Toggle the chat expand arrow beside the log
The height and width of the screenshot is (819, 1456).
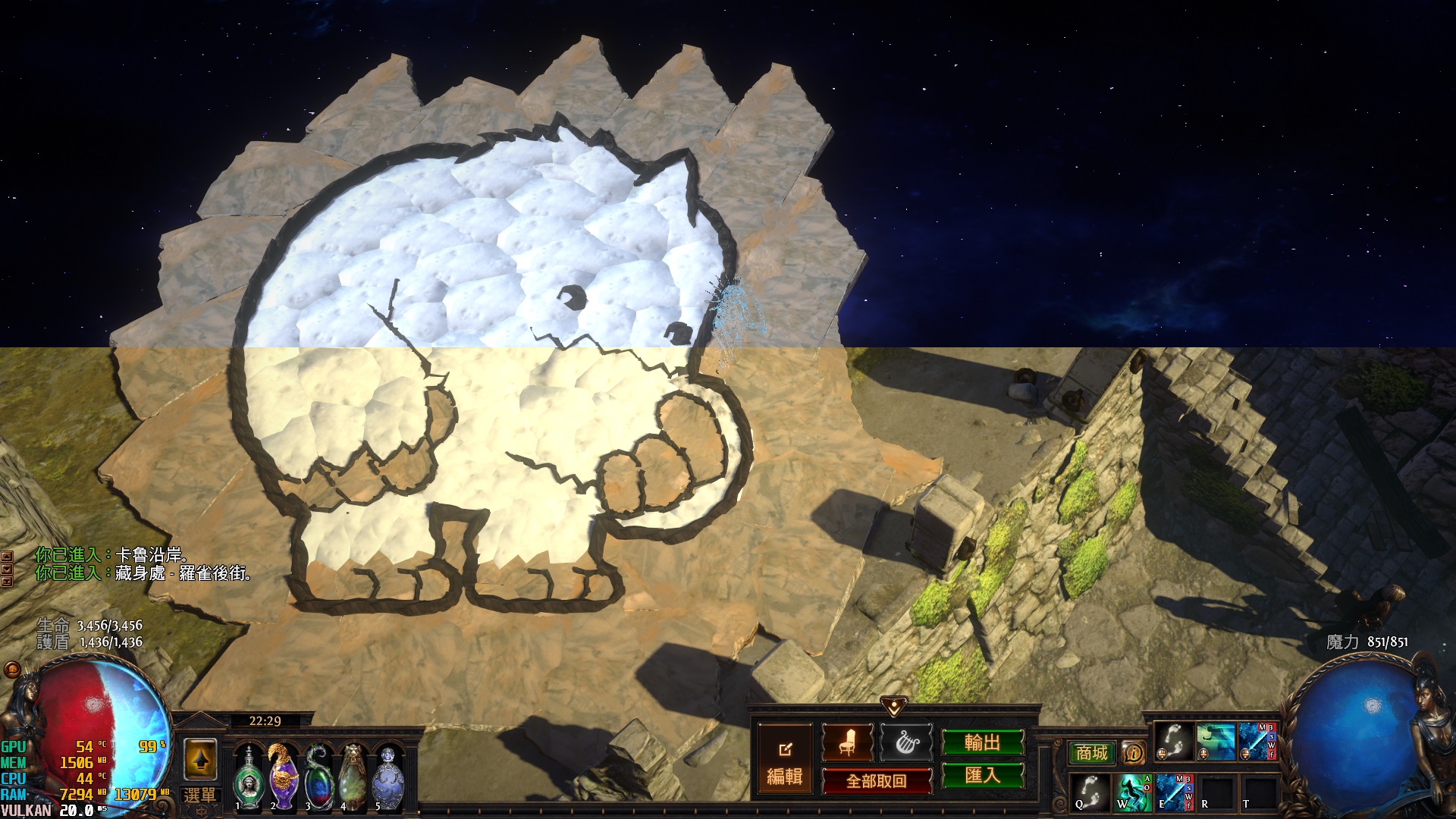point(7,557)
